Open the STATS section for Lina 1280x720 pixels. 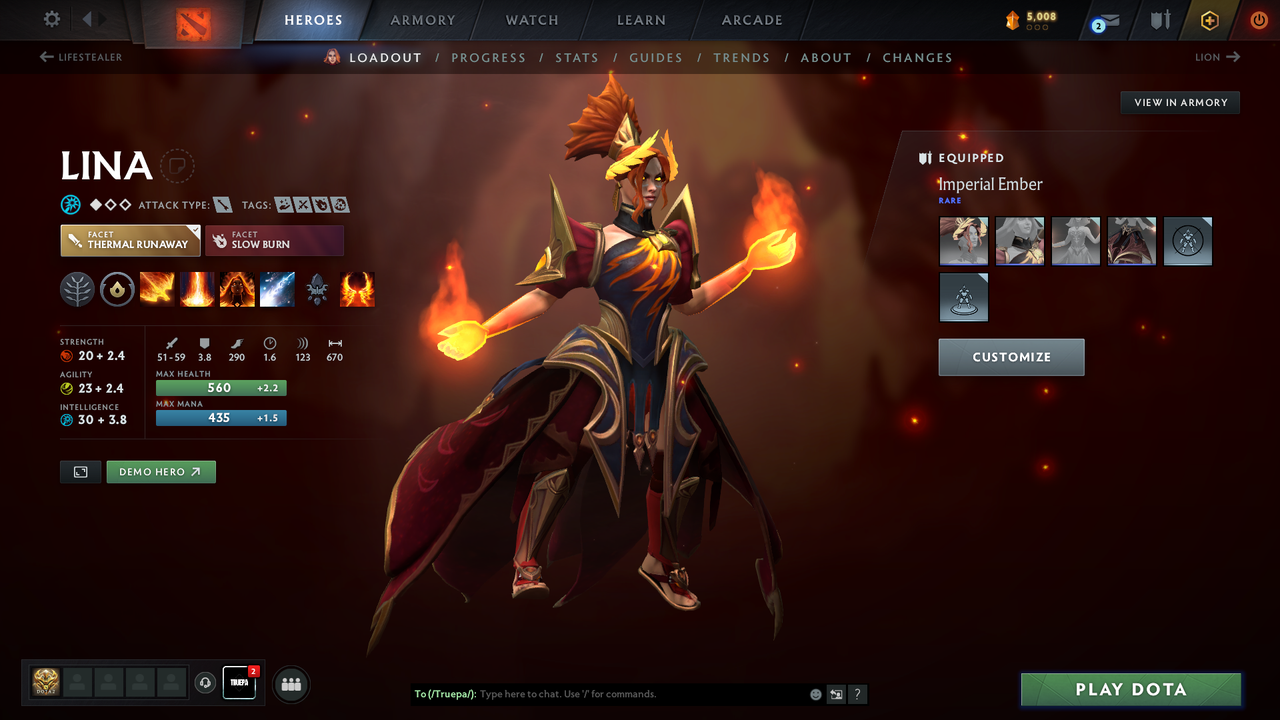(577, 57)
